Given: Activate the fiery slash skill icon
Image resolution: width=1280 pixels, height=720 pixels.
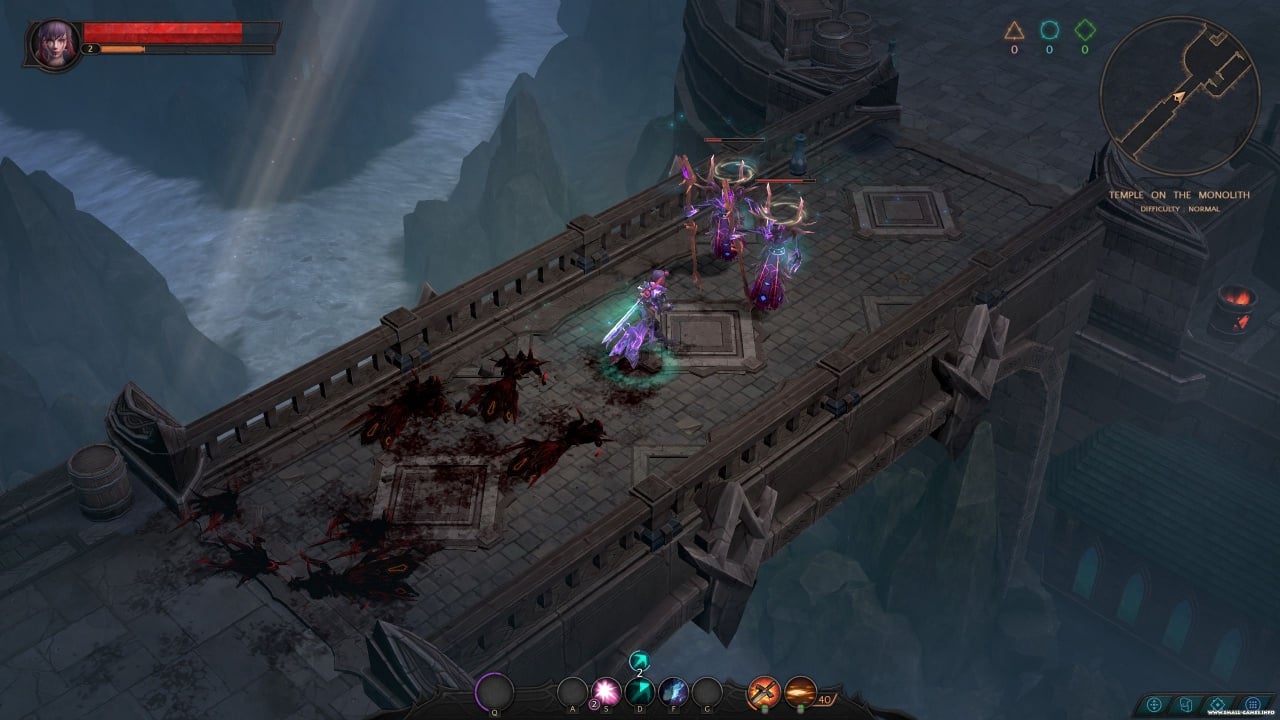Looking at the screenshot, I should 800,691.
